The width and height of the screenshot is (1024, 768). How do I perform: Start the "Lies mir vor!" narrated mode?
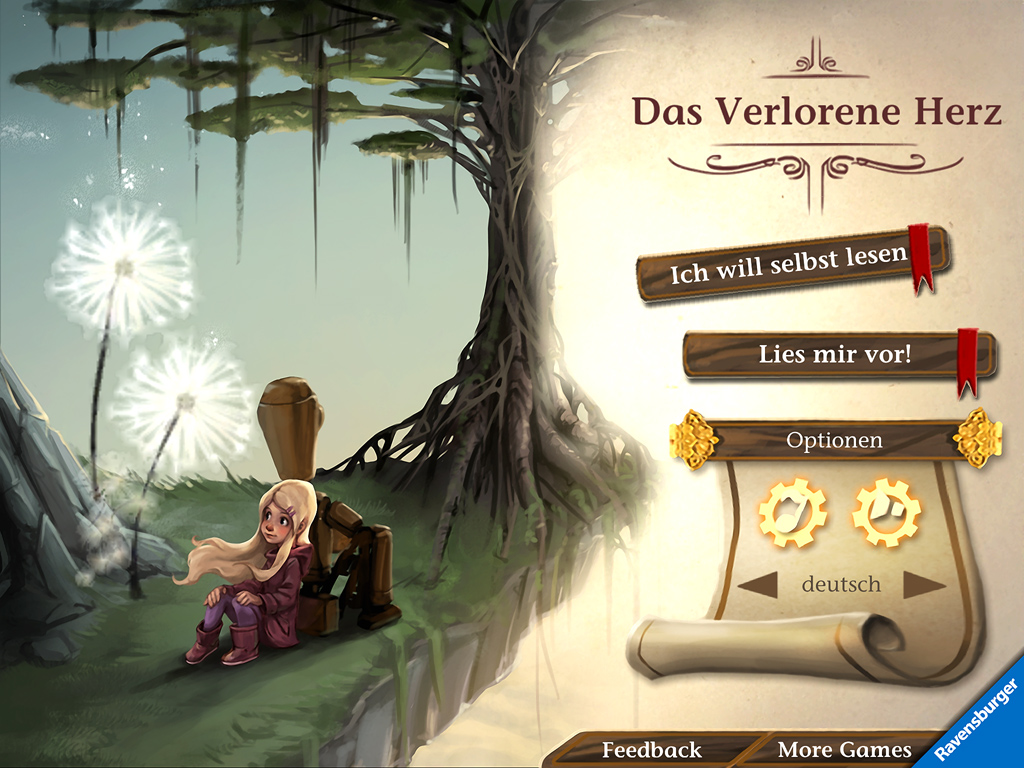[x=835, y=355]
